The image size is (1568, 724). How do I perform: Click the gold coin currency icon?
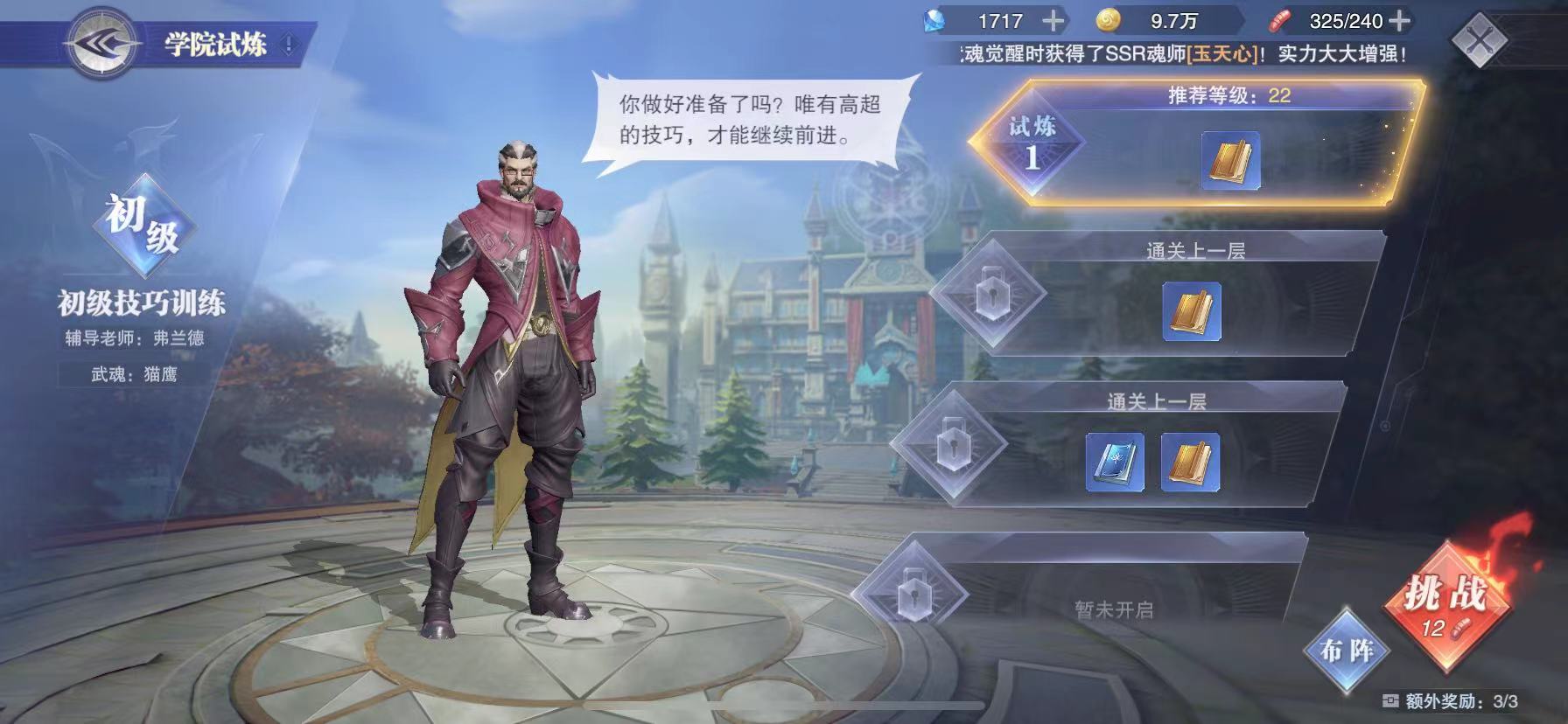1107,19
